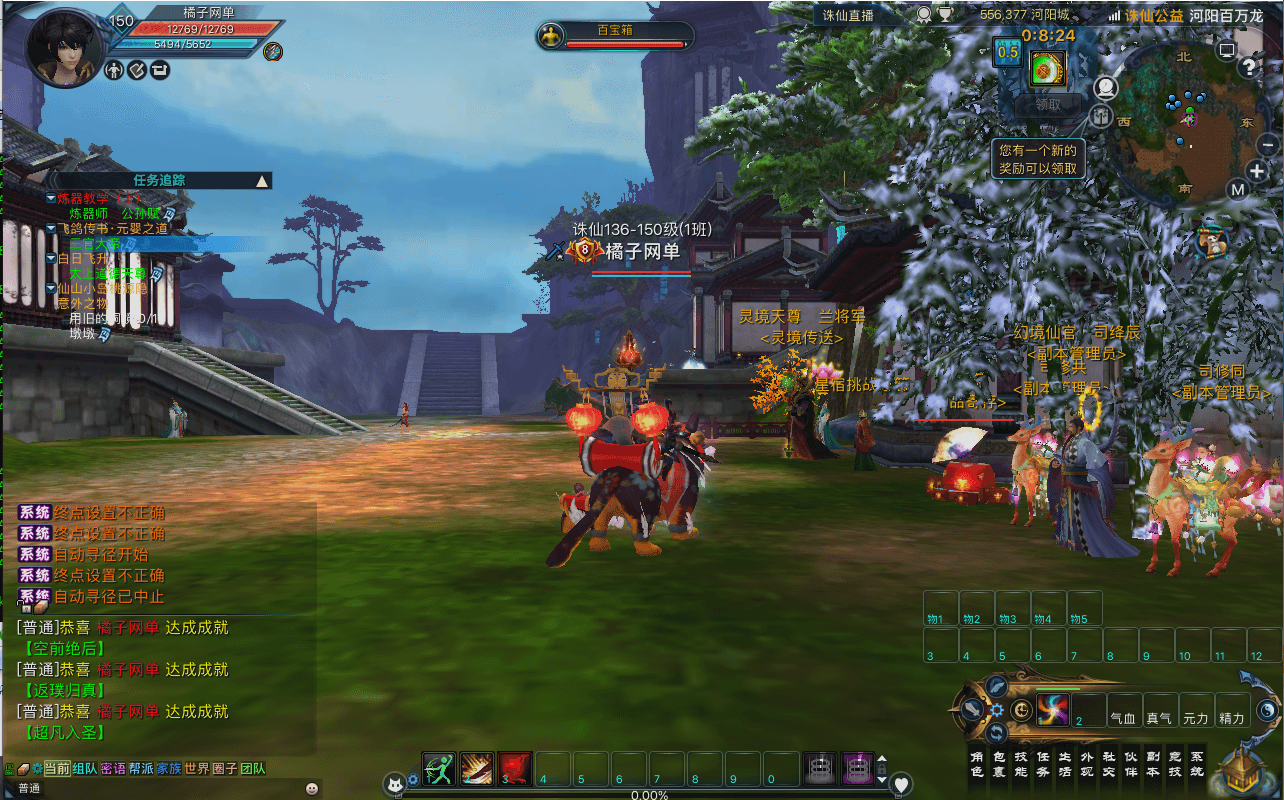Viewport: 1284px width, 800px height.
Task: Zoom in the minimap with plus button
Action: click(x=1257, y=171)
